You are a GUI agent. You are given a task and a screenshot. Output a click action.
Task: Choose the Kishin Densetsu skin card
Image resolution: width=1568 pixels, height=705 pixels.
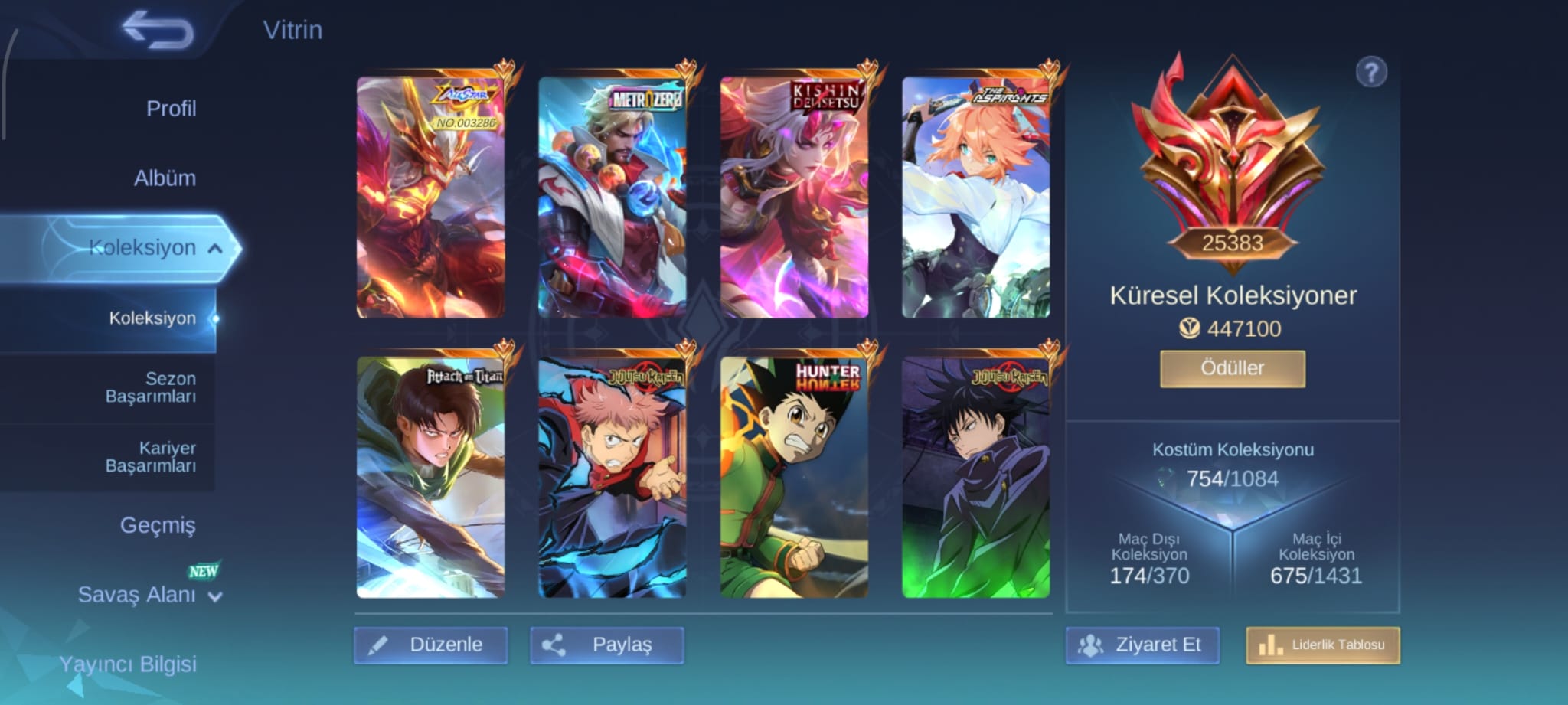point(794,197)
